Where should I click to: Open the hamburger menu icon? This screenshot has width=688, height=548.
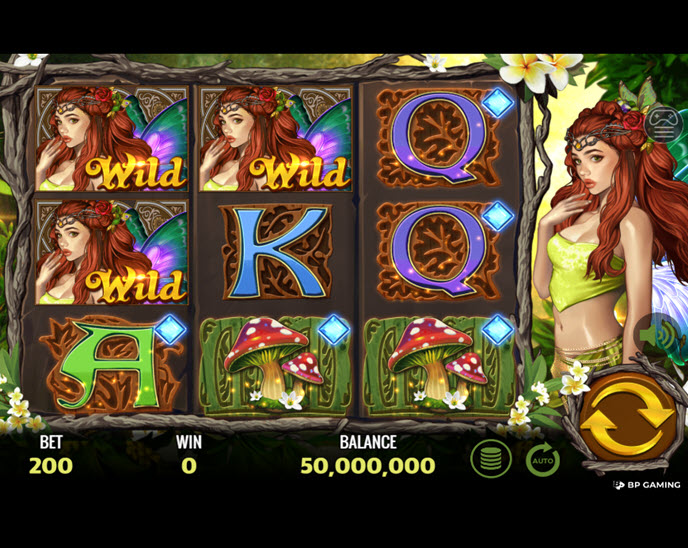[x=661, y=123]
